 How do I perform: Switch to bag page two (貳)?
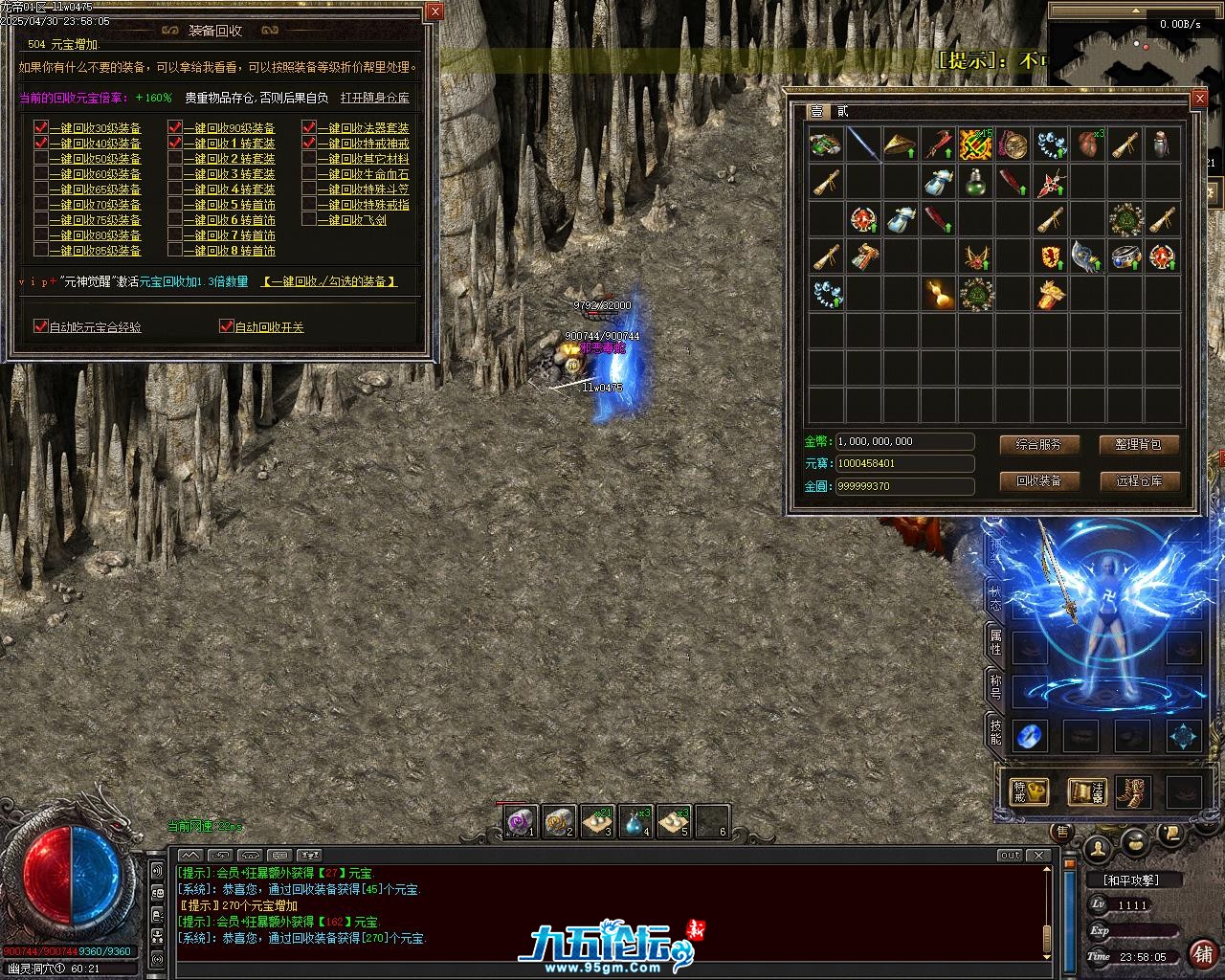pyautogui.click(x=842, y=112)
